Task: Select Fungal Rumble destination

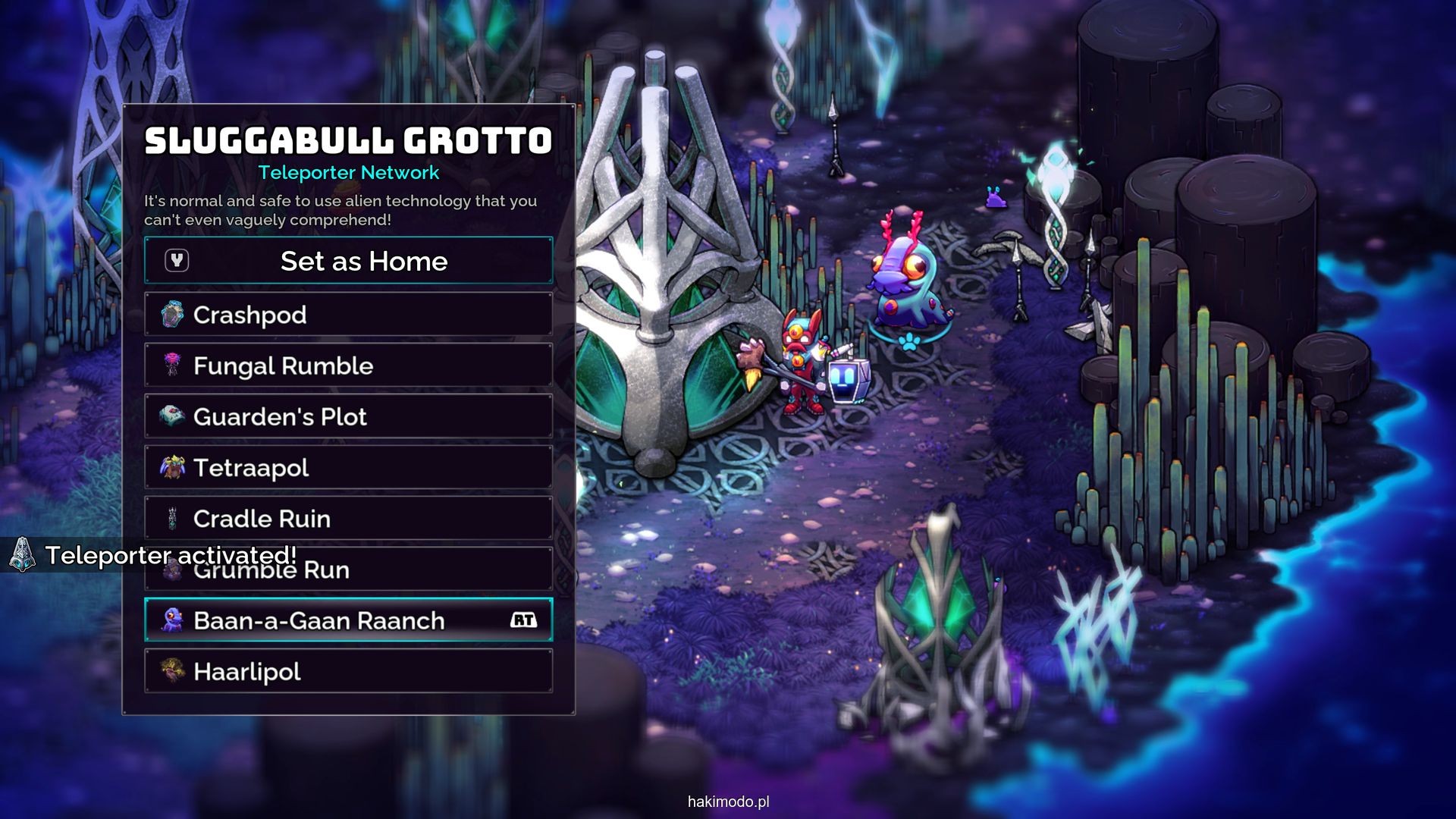Action: pyautogui.click(x=348, y=366)
